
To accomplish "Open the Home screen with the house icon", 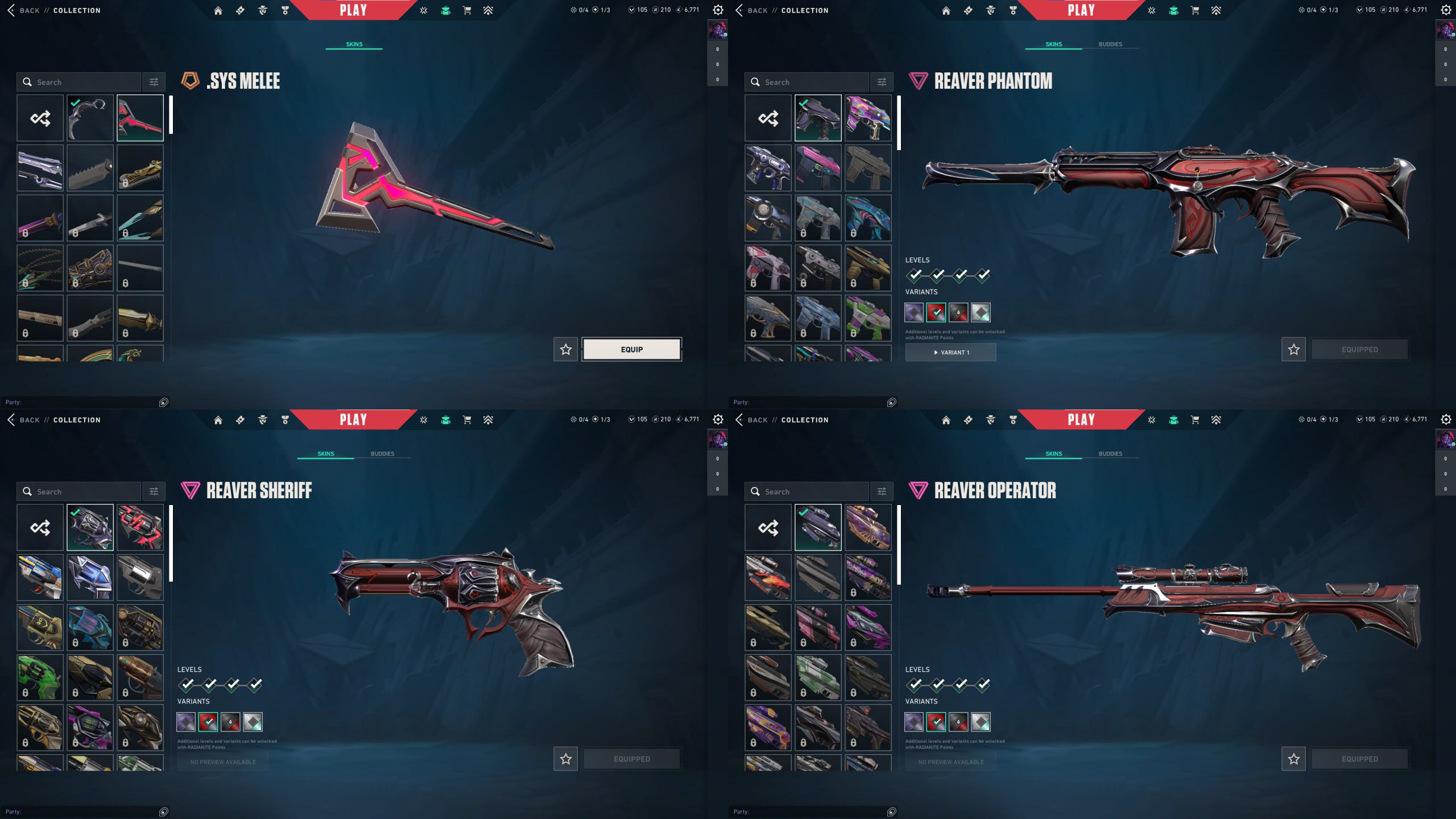I will point(218,10).
